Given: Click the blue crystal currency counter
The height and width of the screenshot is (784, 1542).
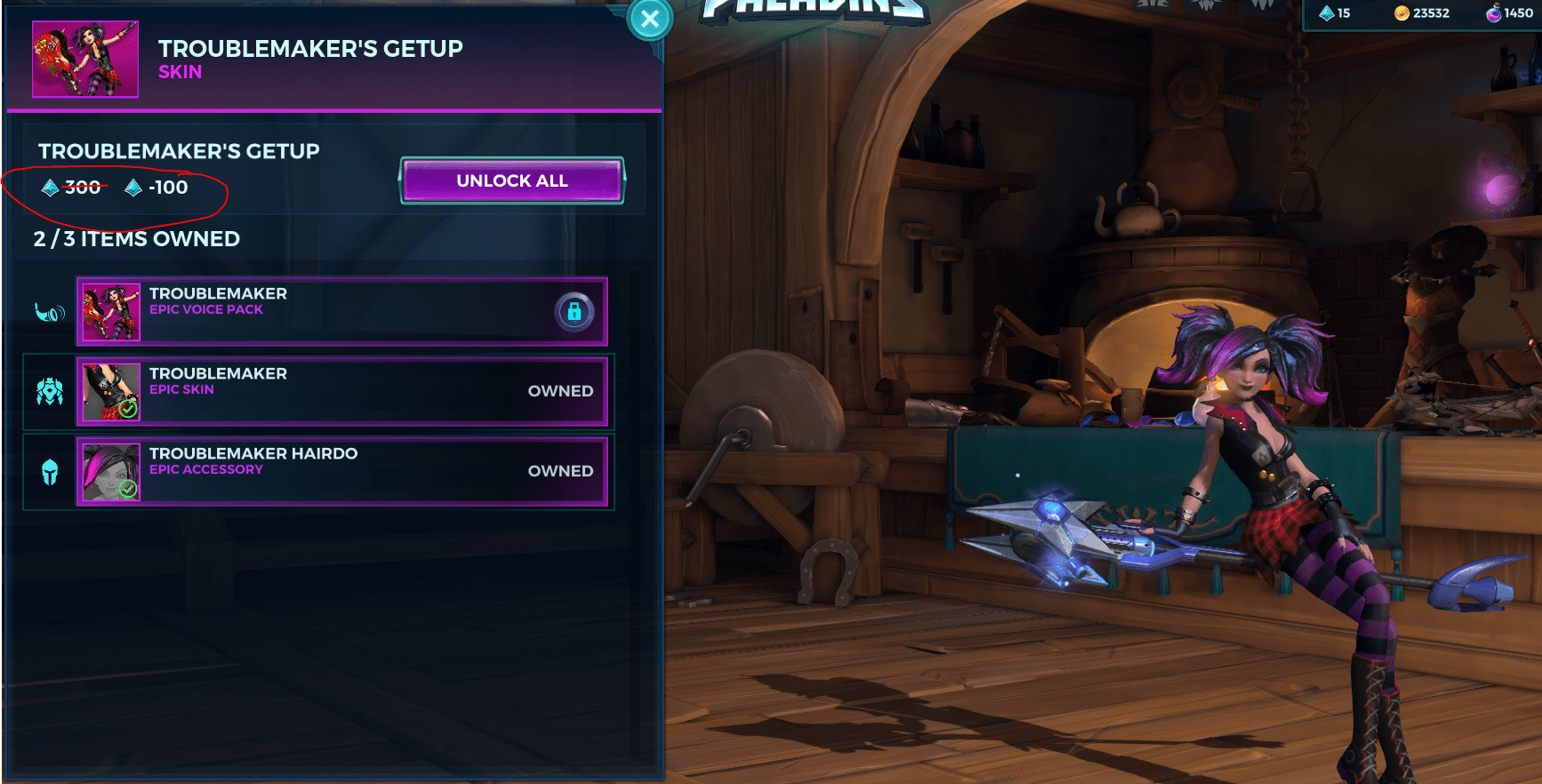Looking at the screenshot, I should pyautogui.click(x=1335, y=13).
